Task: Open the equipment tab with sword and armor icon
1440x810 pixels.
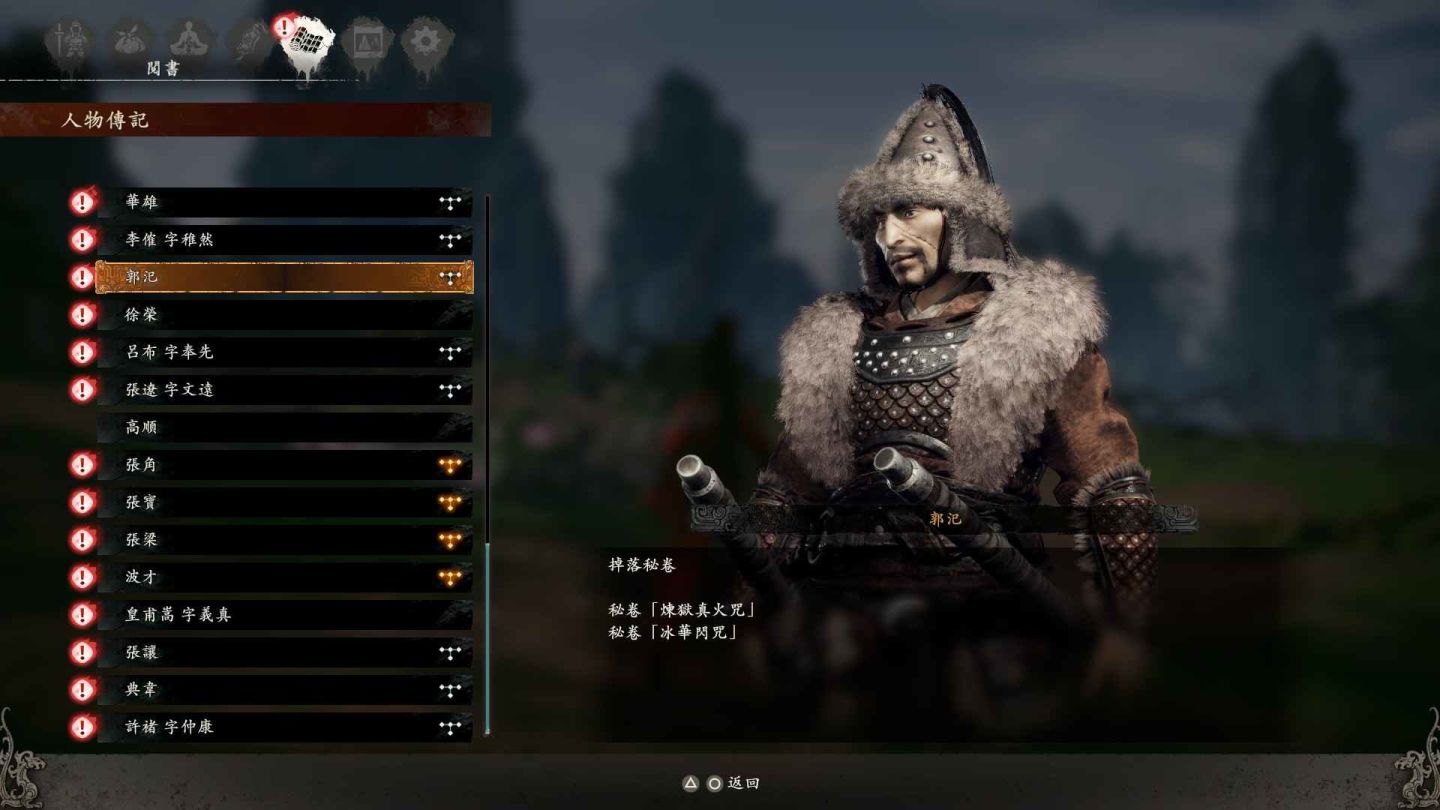Action: (x=70, y=42)
